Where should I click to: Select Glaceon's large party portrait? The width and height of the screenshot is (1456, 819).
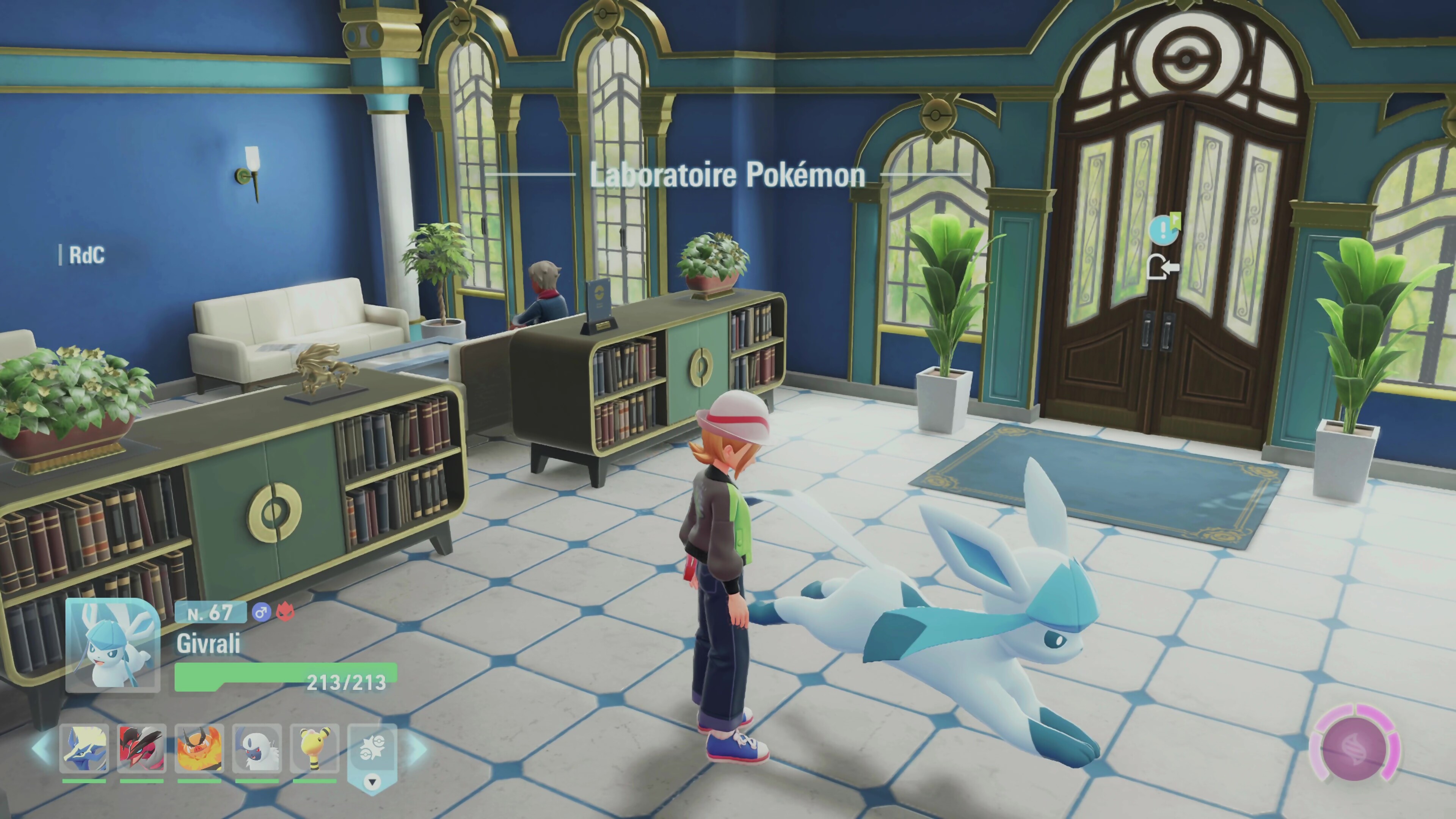(113, 645)
